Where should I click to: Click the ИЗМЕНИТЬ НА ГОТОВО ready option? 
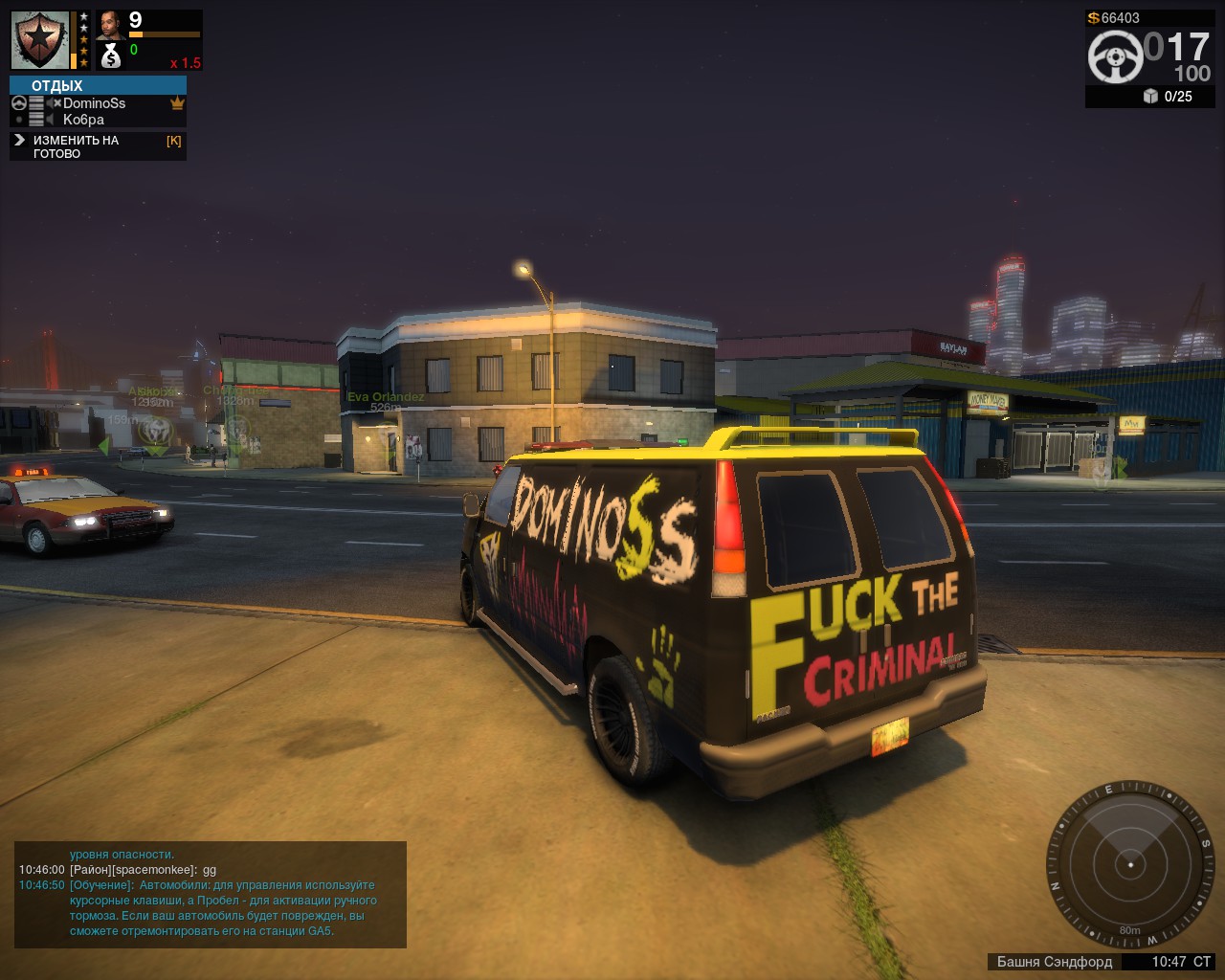click(77, 146)
